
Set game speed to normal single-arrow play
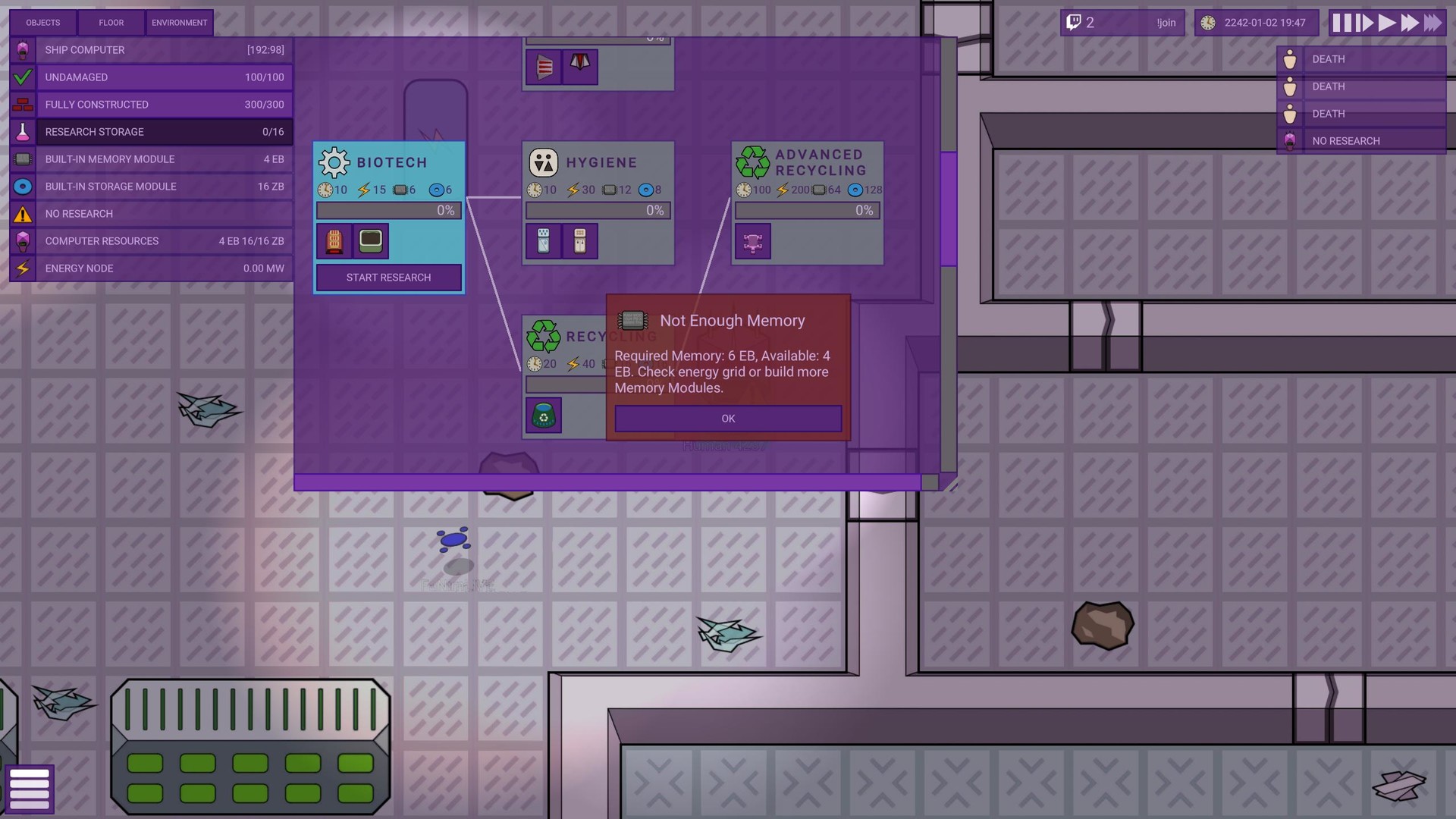click(x=1387, y=23)
